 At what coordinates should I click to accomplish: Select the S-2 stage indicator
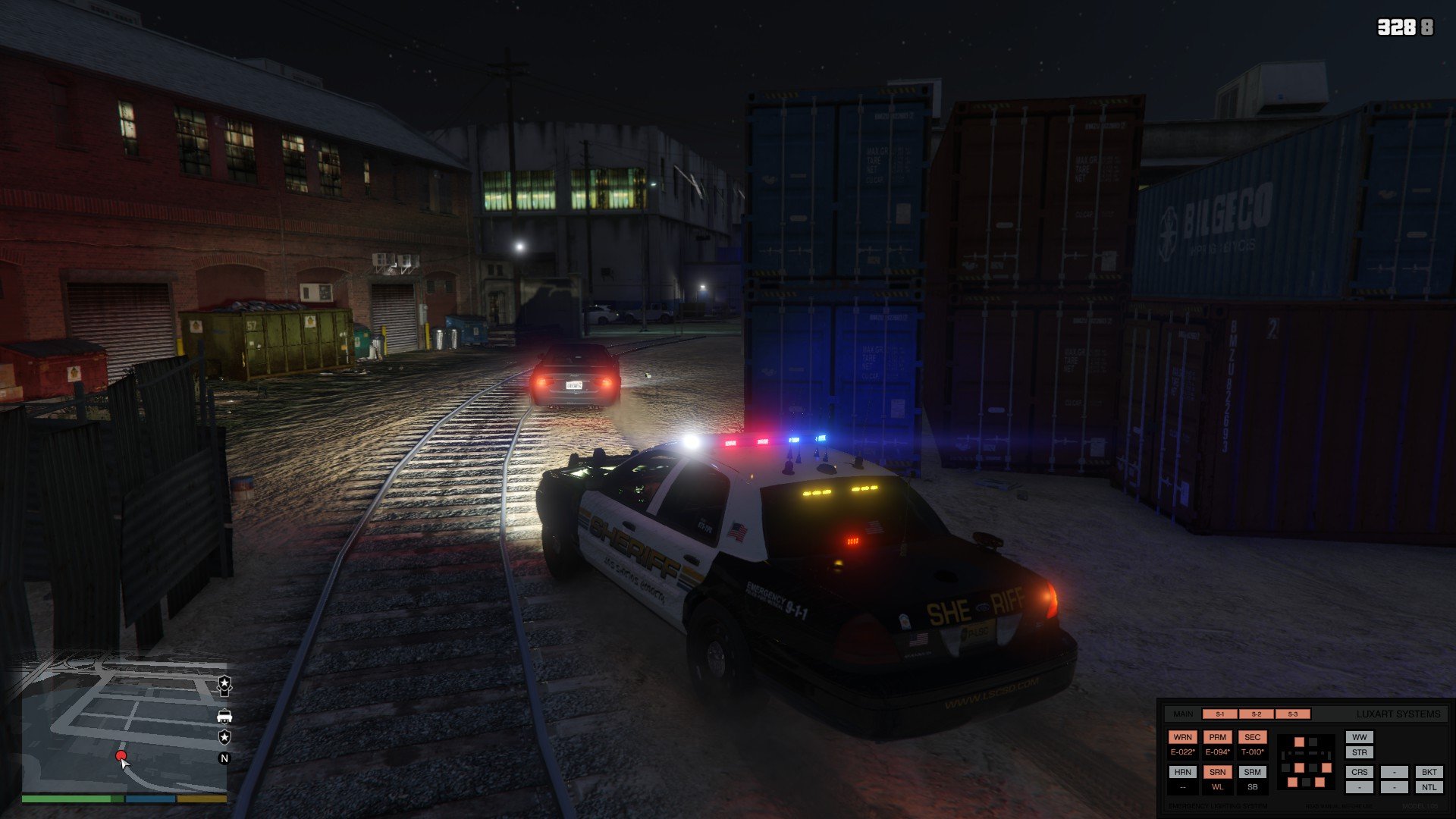[1257, 714]
